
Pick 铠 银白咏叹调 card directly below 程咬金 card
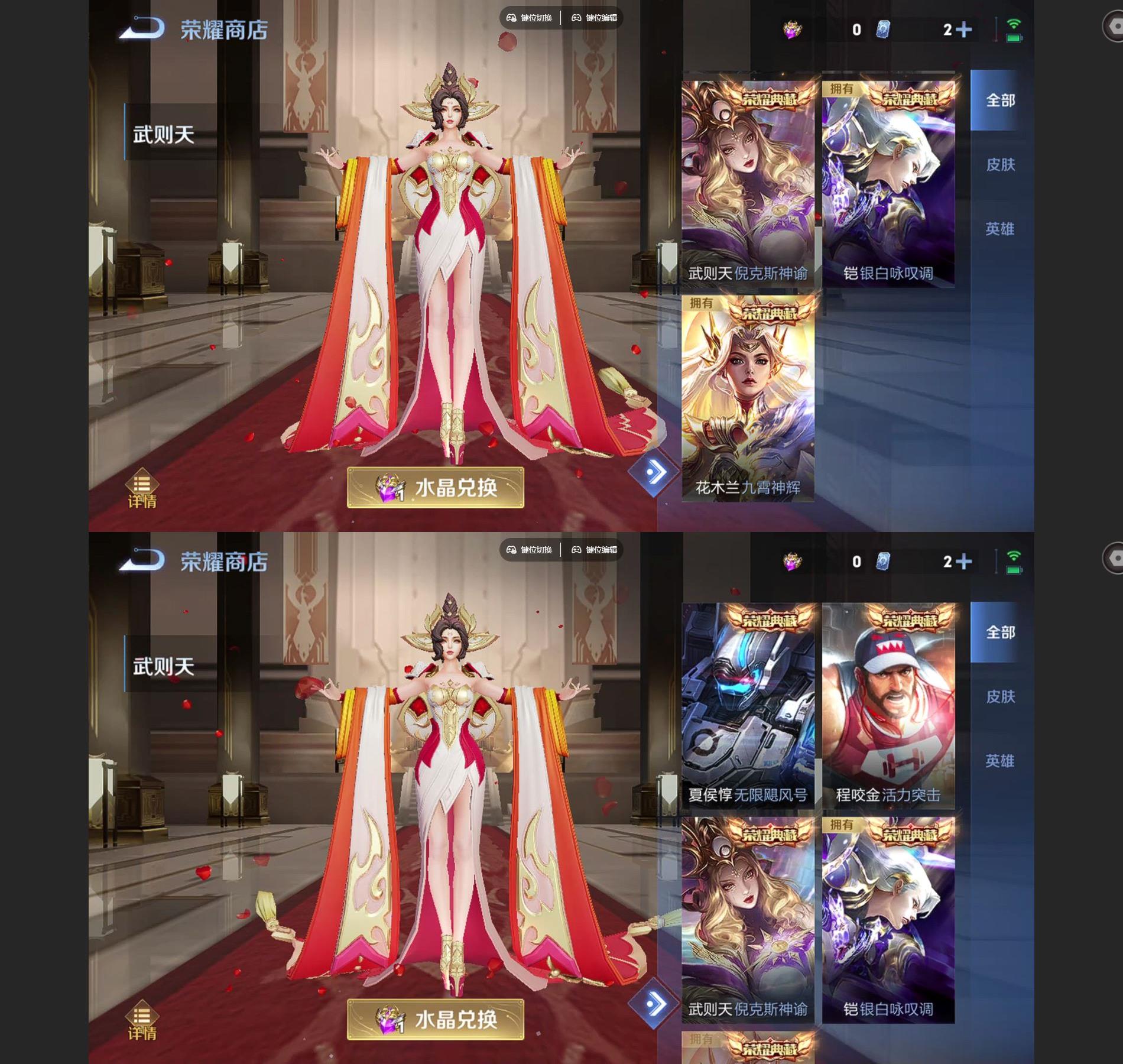click(x=888, y=920)
